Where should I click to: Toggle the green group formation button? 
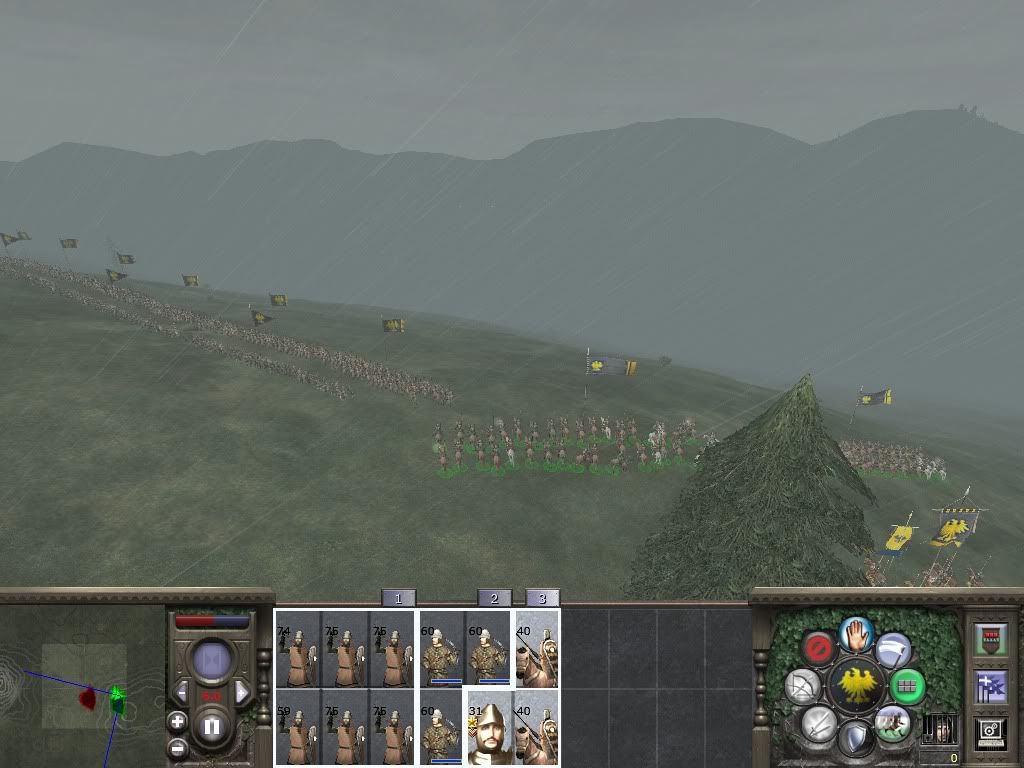(x=907, y=686)
